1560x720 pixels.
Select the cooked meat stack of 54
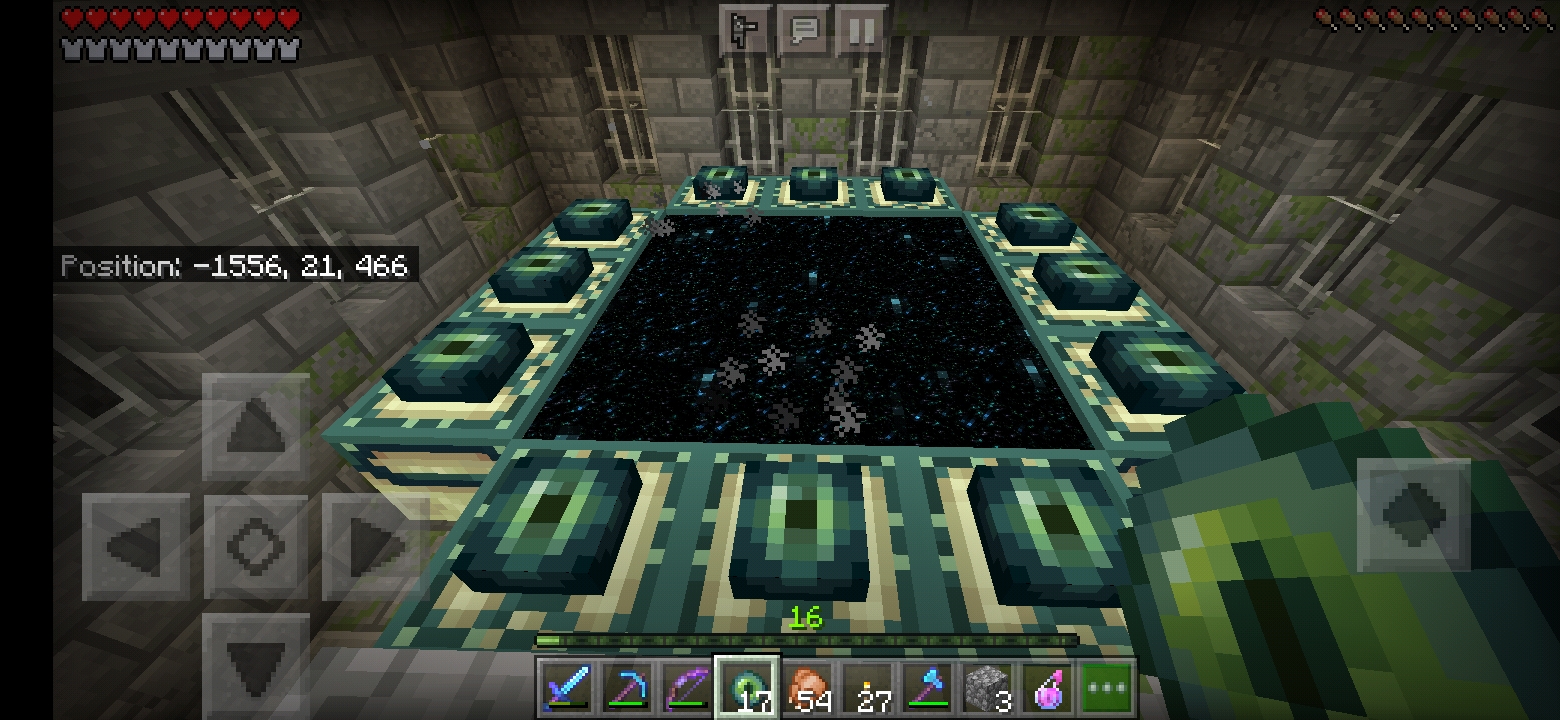point(807,688)
